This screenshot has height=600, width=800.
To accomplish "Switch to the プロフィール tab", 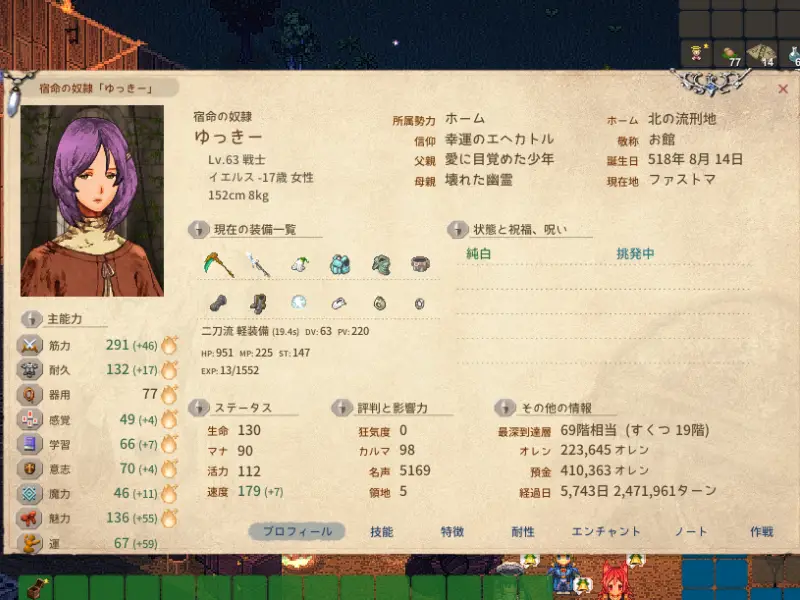I will pyautogui.click(x=297, y=532).
